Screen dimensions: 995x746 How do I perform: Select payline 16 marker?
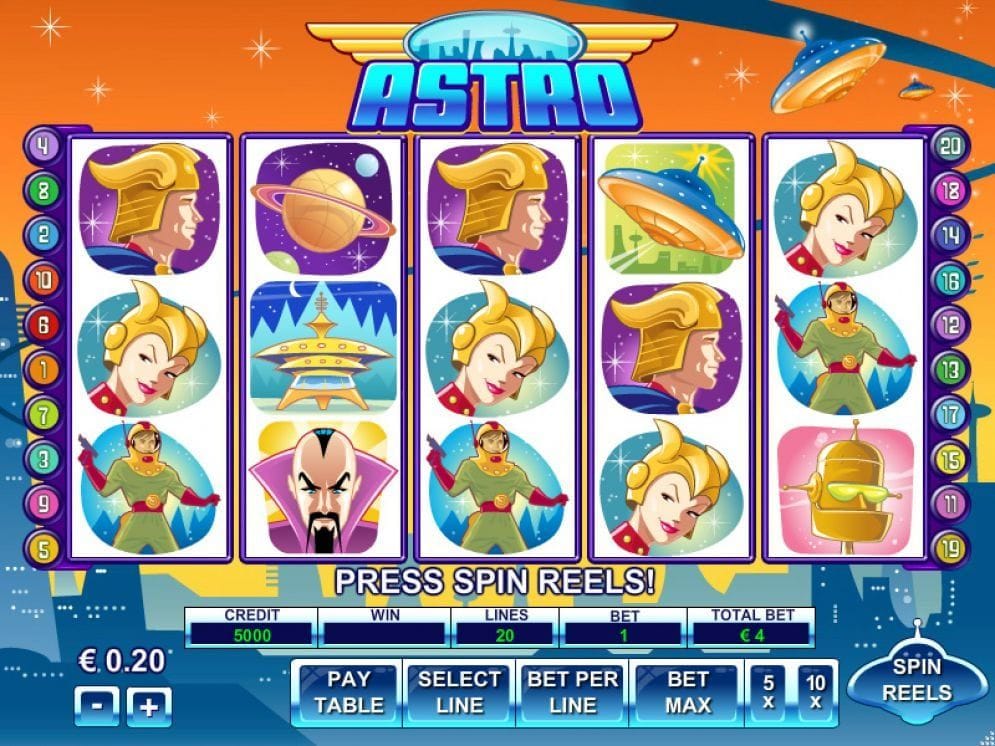[950, 279]
